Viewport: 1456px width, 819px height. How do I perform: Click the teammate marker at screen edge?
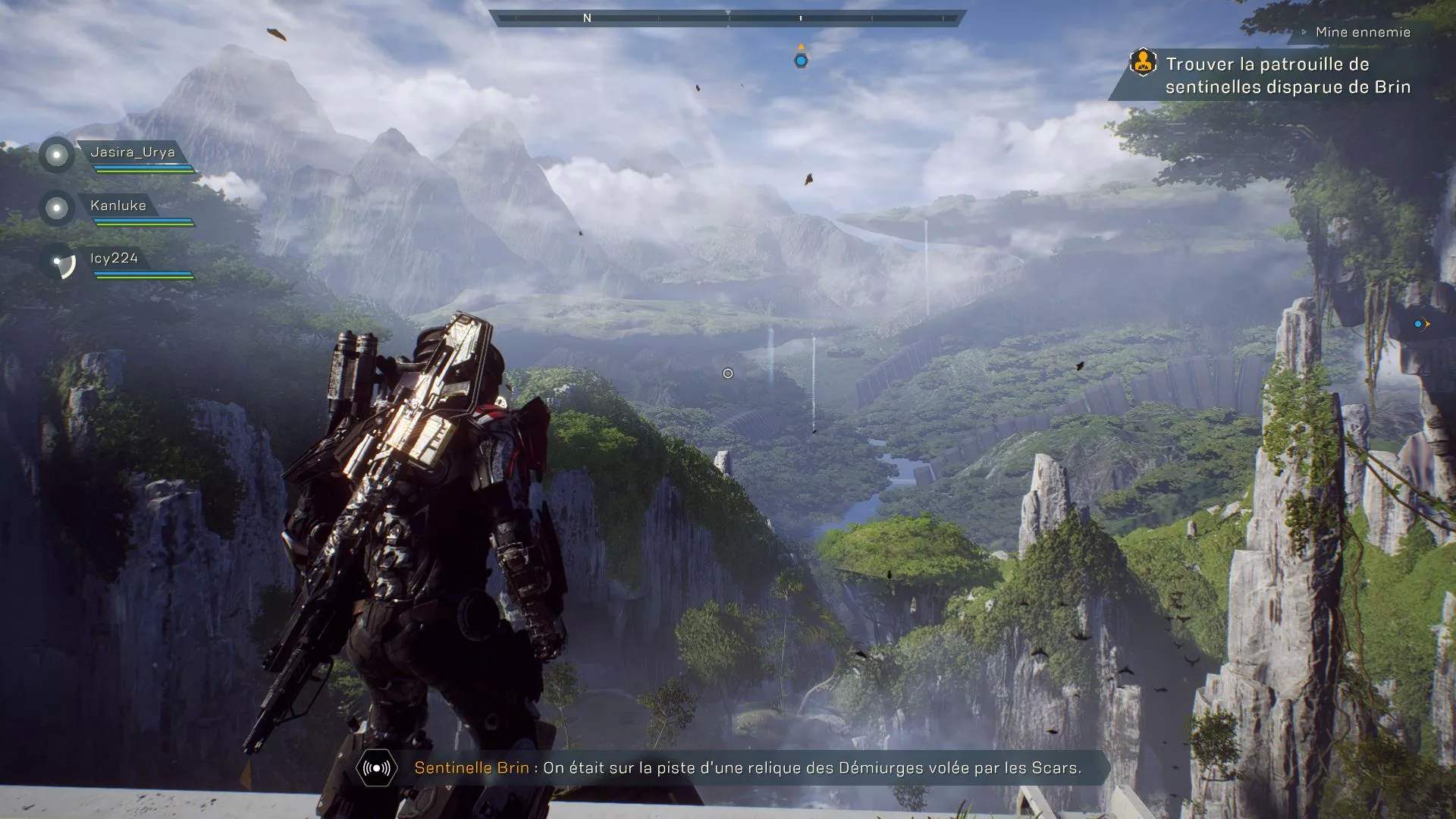[x=1420, y=324]
